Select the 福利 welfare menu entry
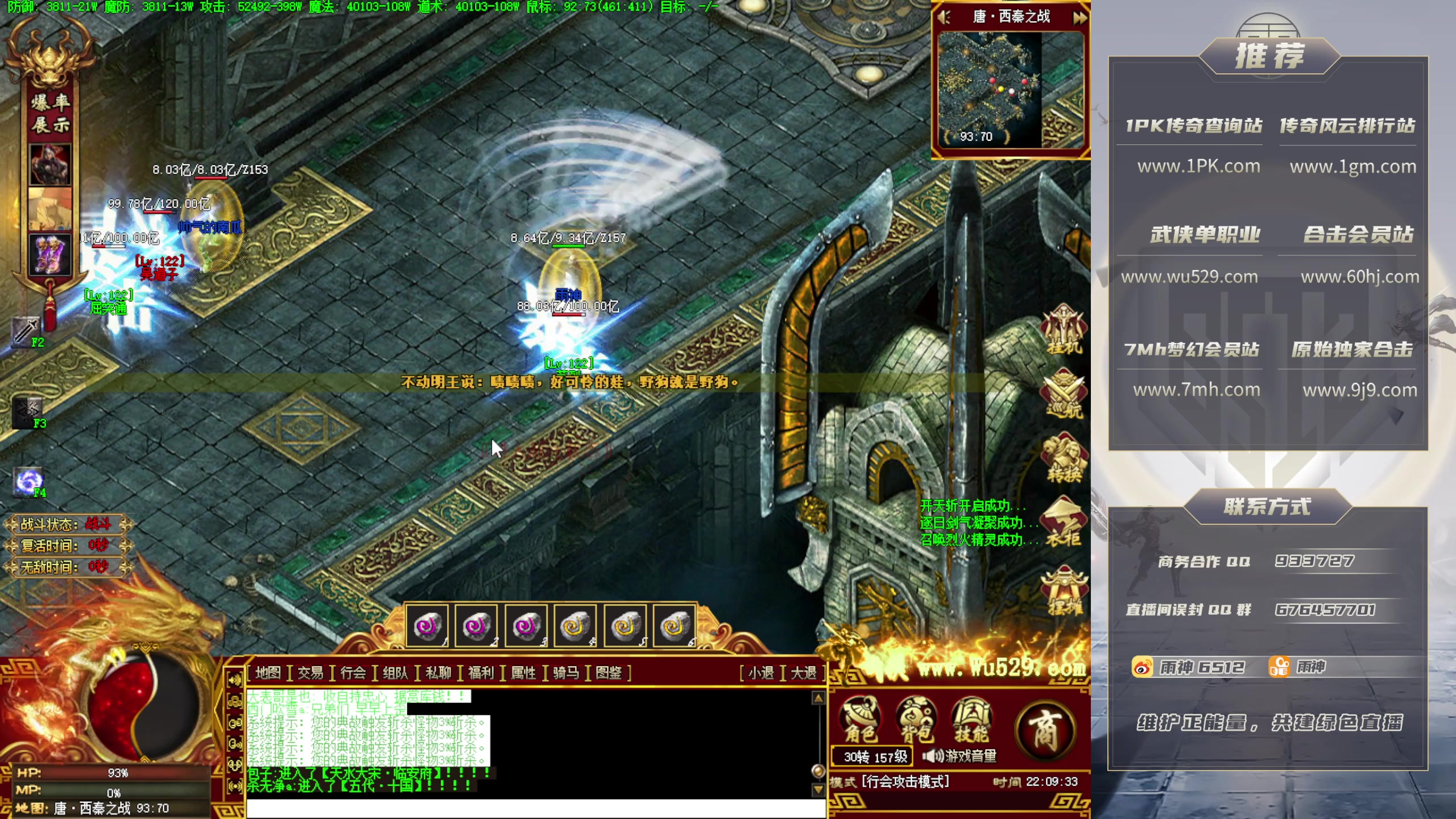Viewport: 1456px width, 819px height. [481, 673]
